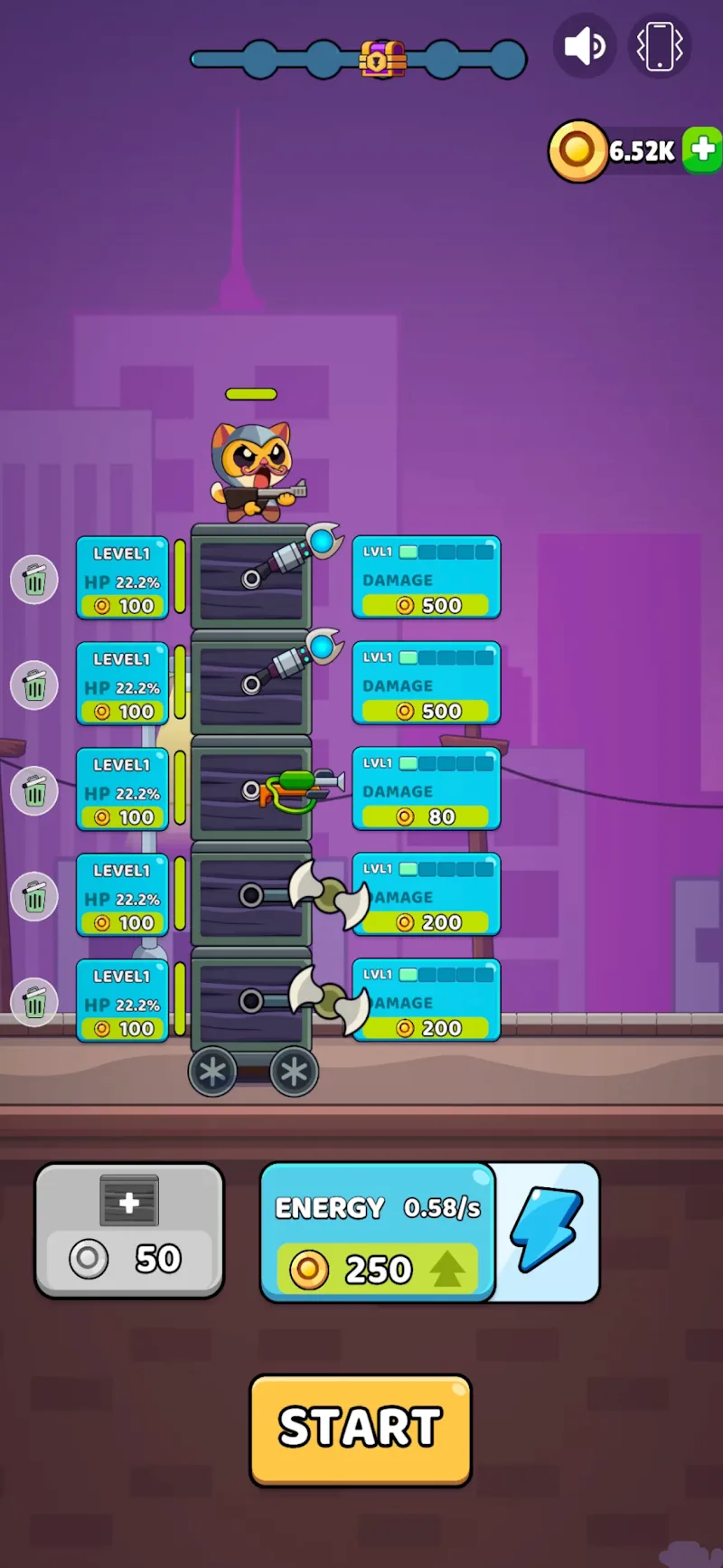Toggle the sound speaker icon
This screenshot has height=1568, width=723.
click(x=584, y=46)
